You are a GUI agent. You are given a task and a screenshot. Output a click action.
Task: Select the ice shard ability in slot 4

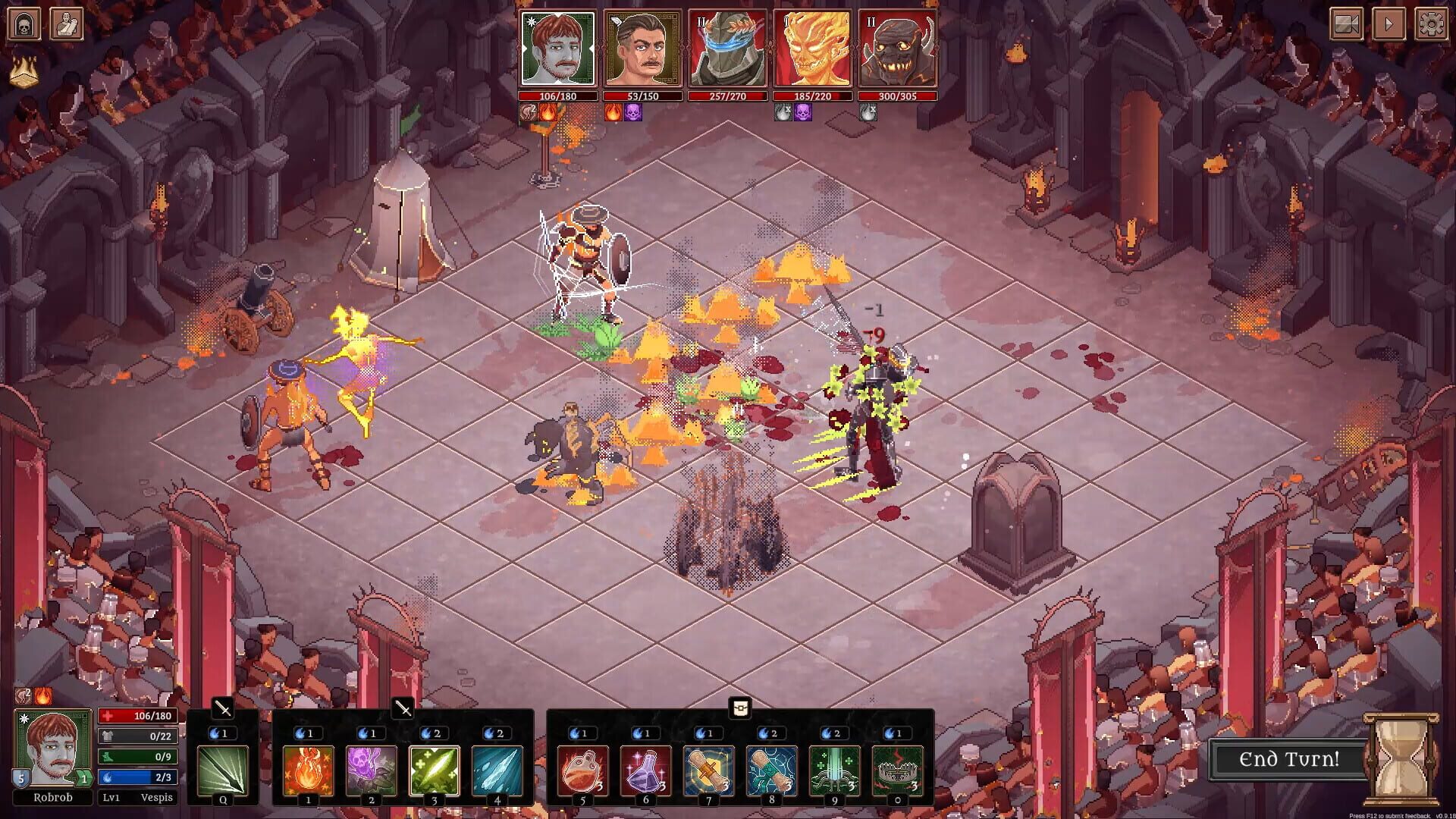click(x=498, y=770)
